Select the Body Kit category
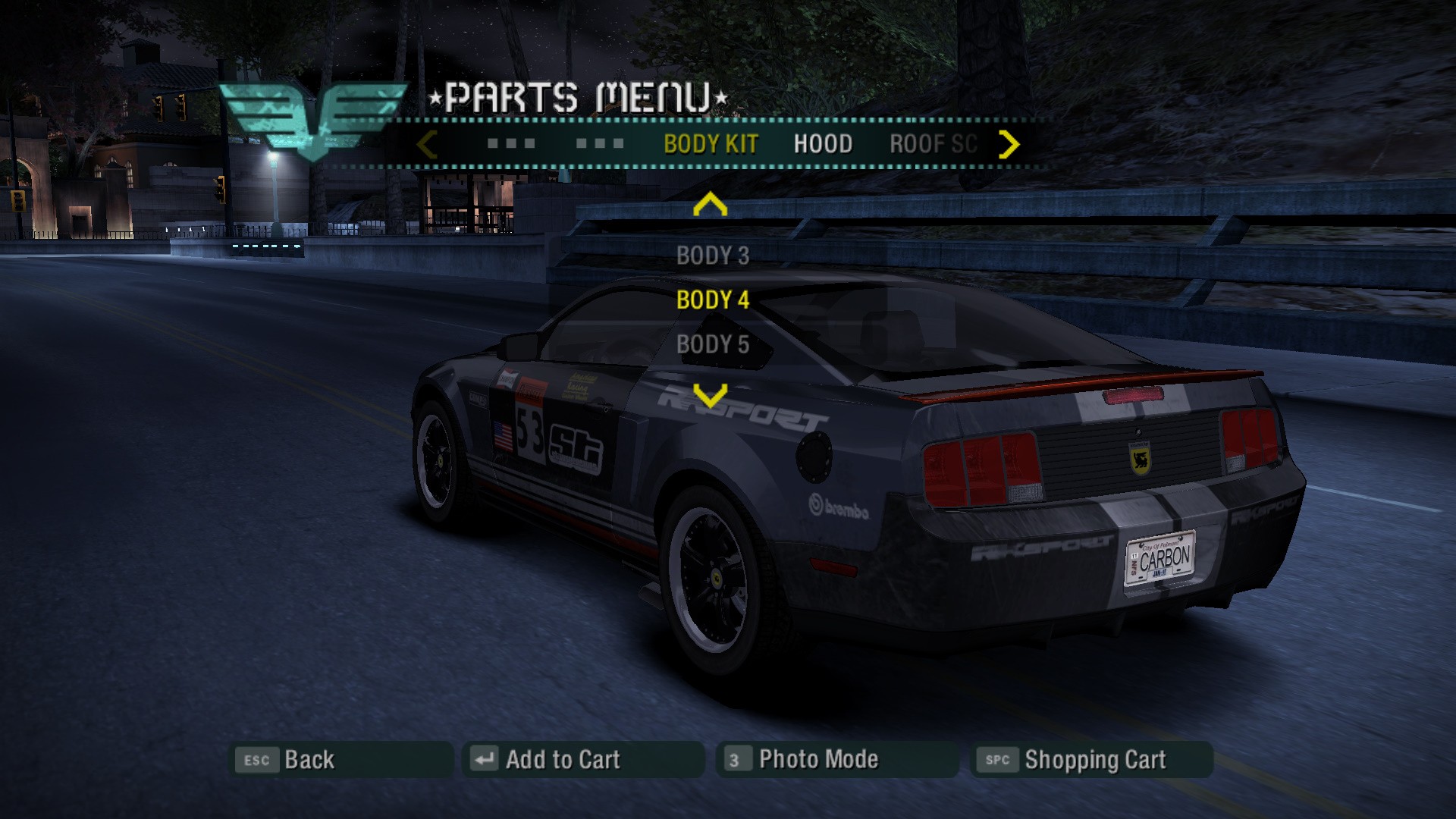Viewport: 1456px width, 819px height. coord(711,144)
